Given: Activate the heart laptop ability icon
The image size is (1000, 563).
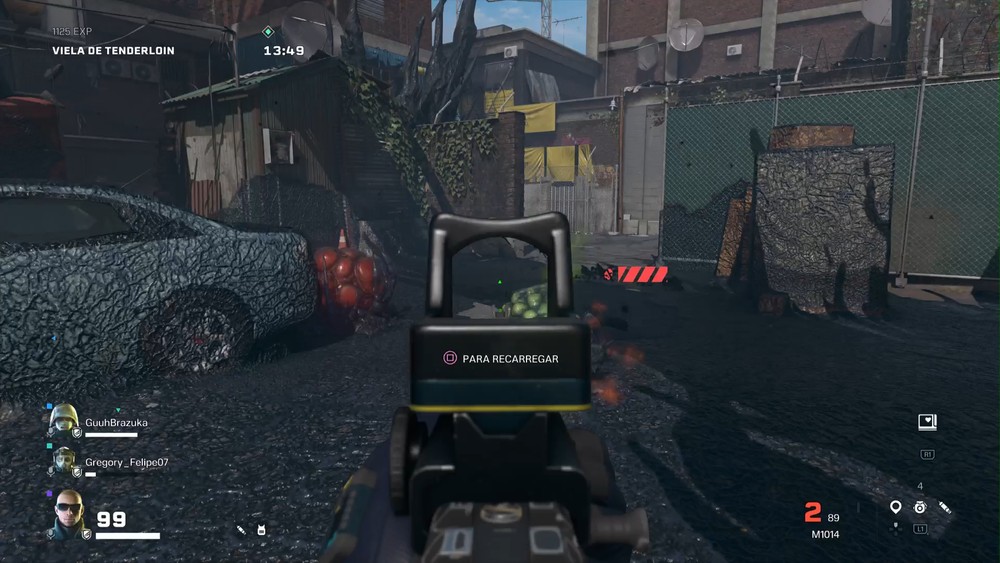Looking at the screenshot, I should click(927, 422).
